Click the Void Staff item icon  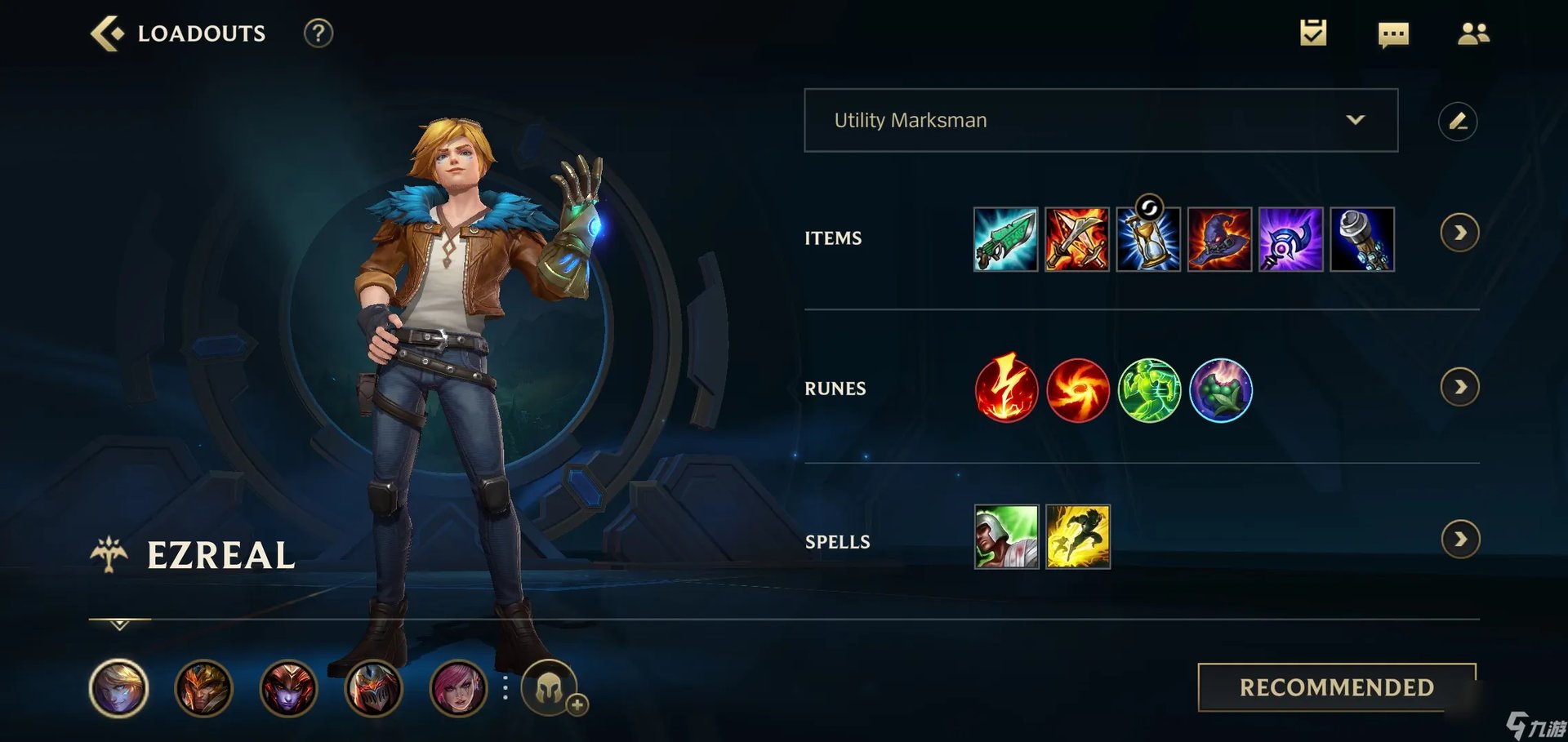(1291, 238)
